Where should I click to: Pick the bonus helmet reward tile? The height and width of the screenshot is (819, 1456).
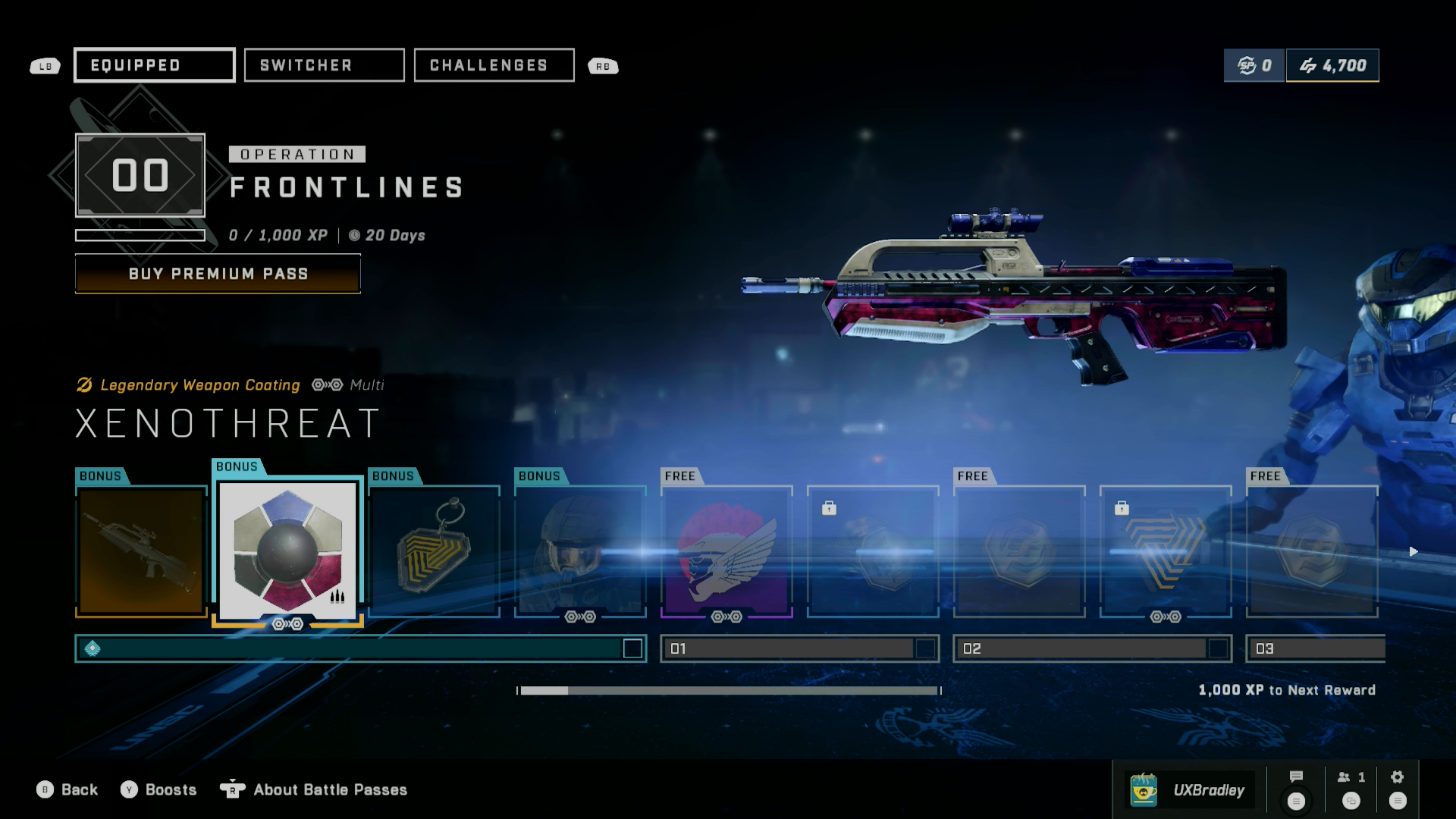580,551
